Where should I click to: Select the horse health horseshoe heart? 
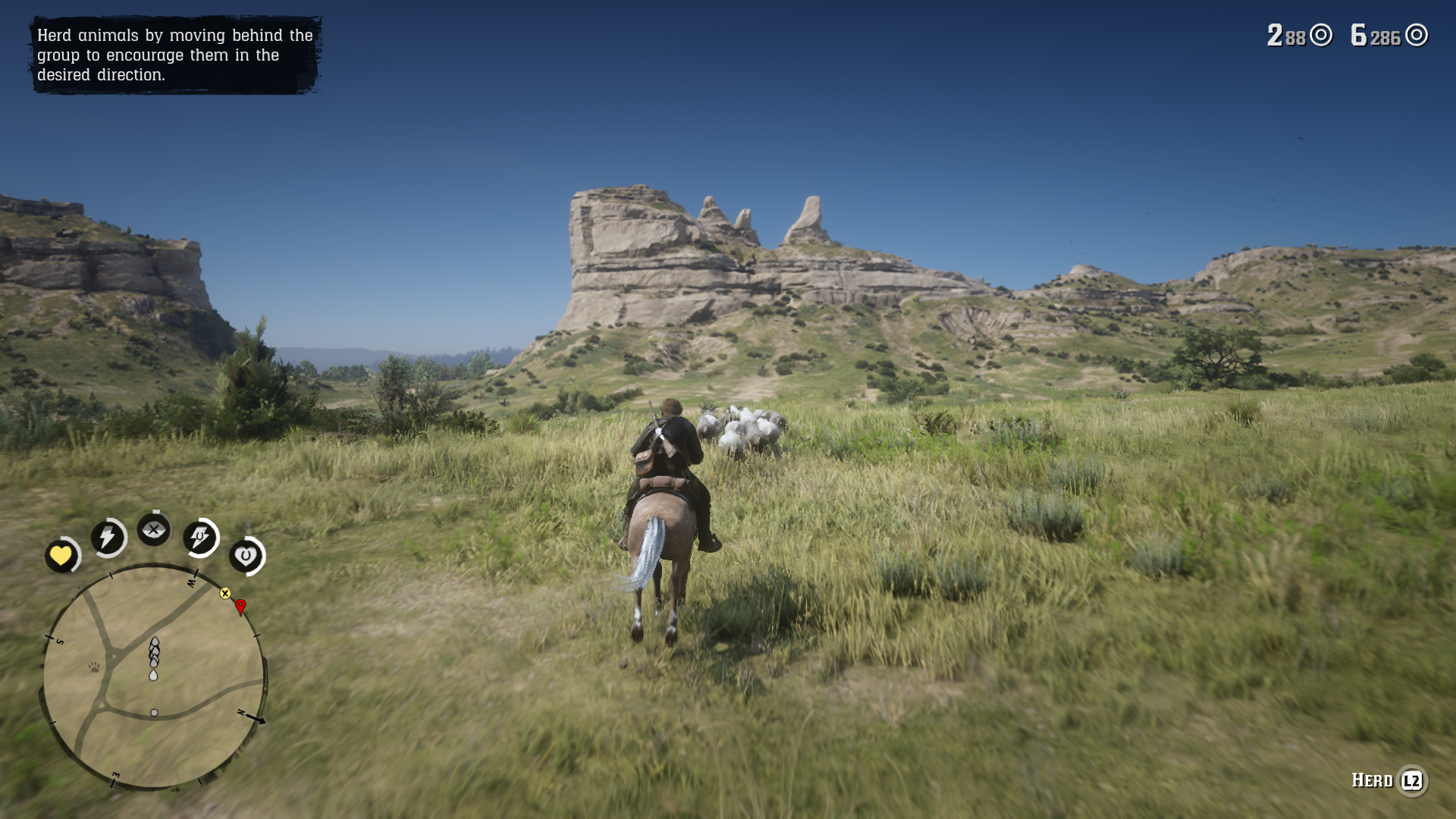coord(246,556)
